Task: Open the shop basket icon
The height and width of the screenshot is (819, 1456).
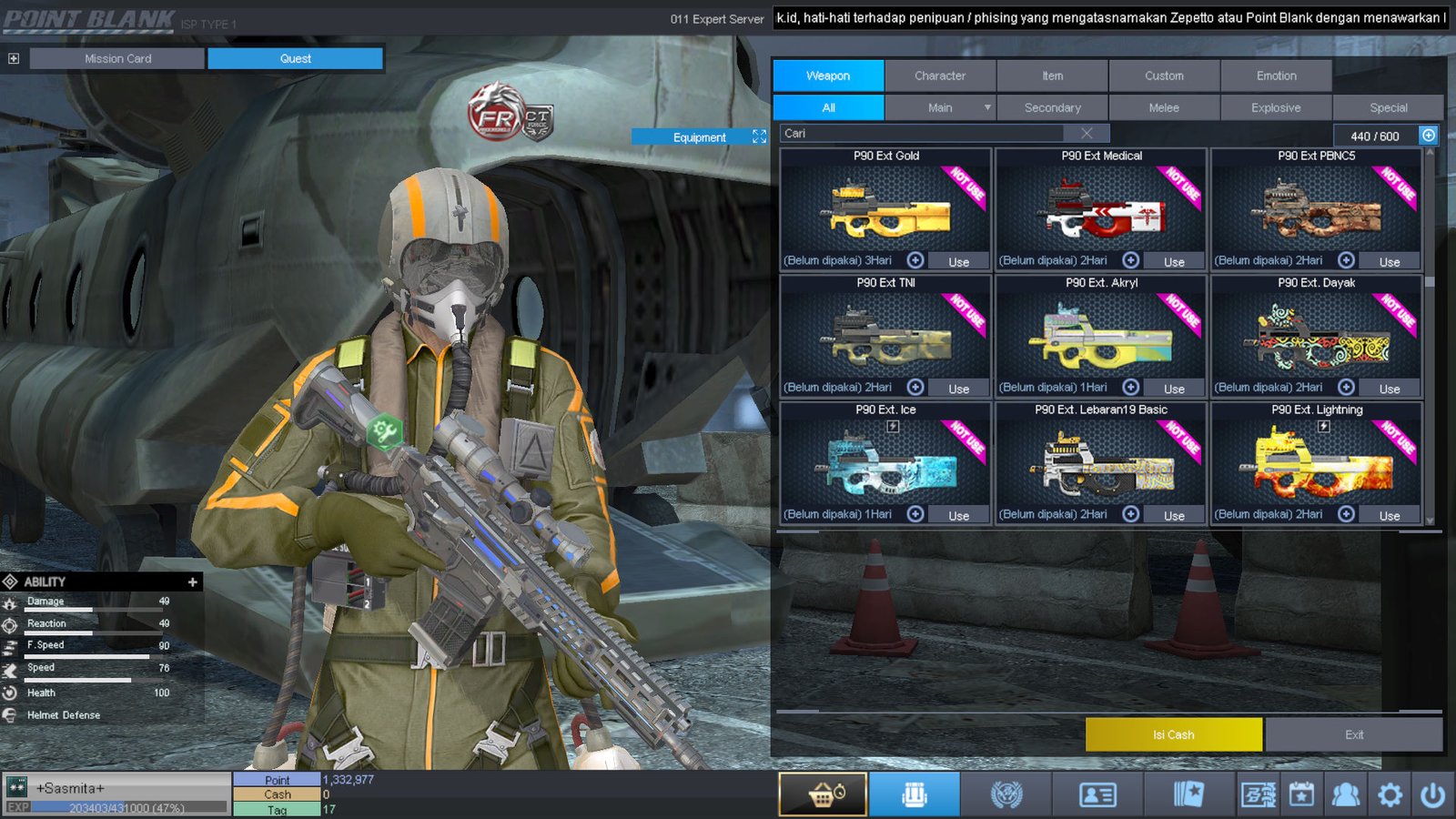Action: 823,795
